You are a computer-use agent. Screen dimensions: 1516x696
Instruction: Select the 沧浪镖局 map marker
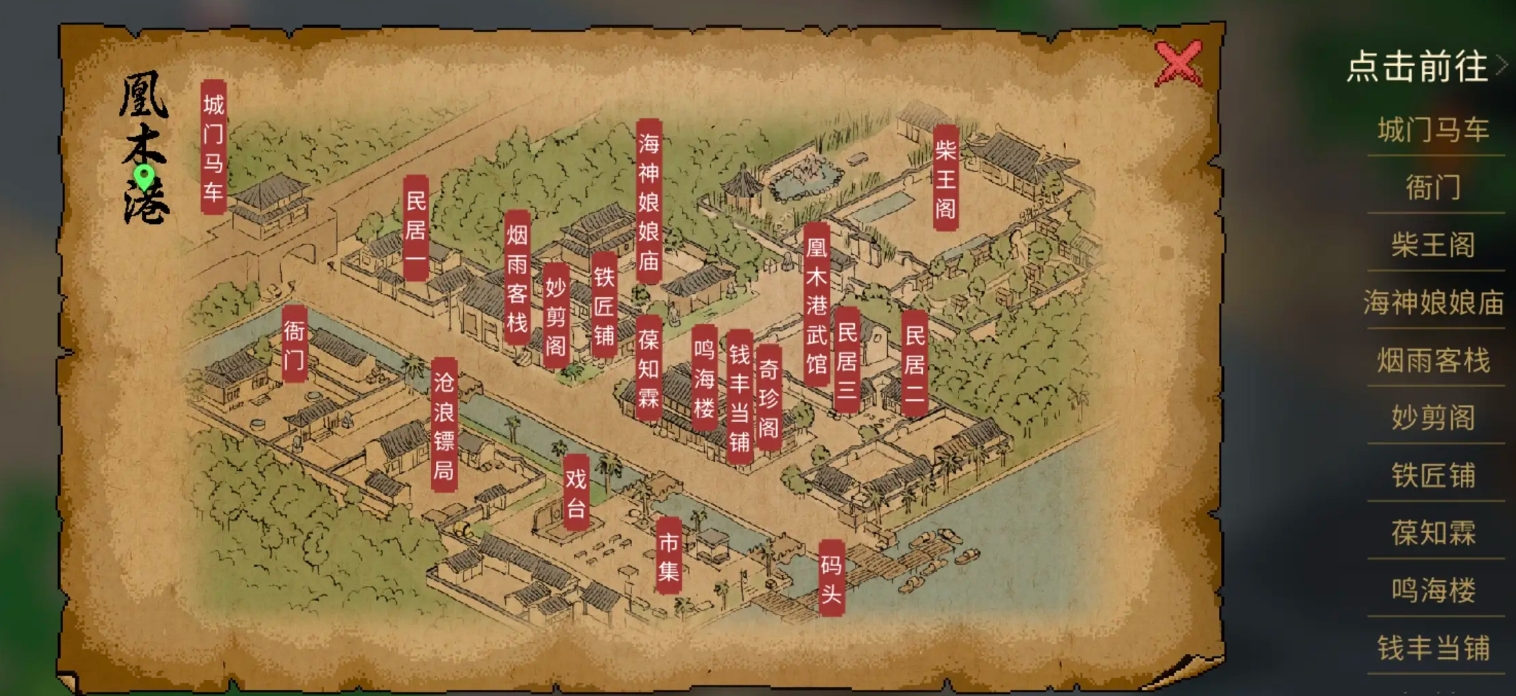[x=444, y=425]
